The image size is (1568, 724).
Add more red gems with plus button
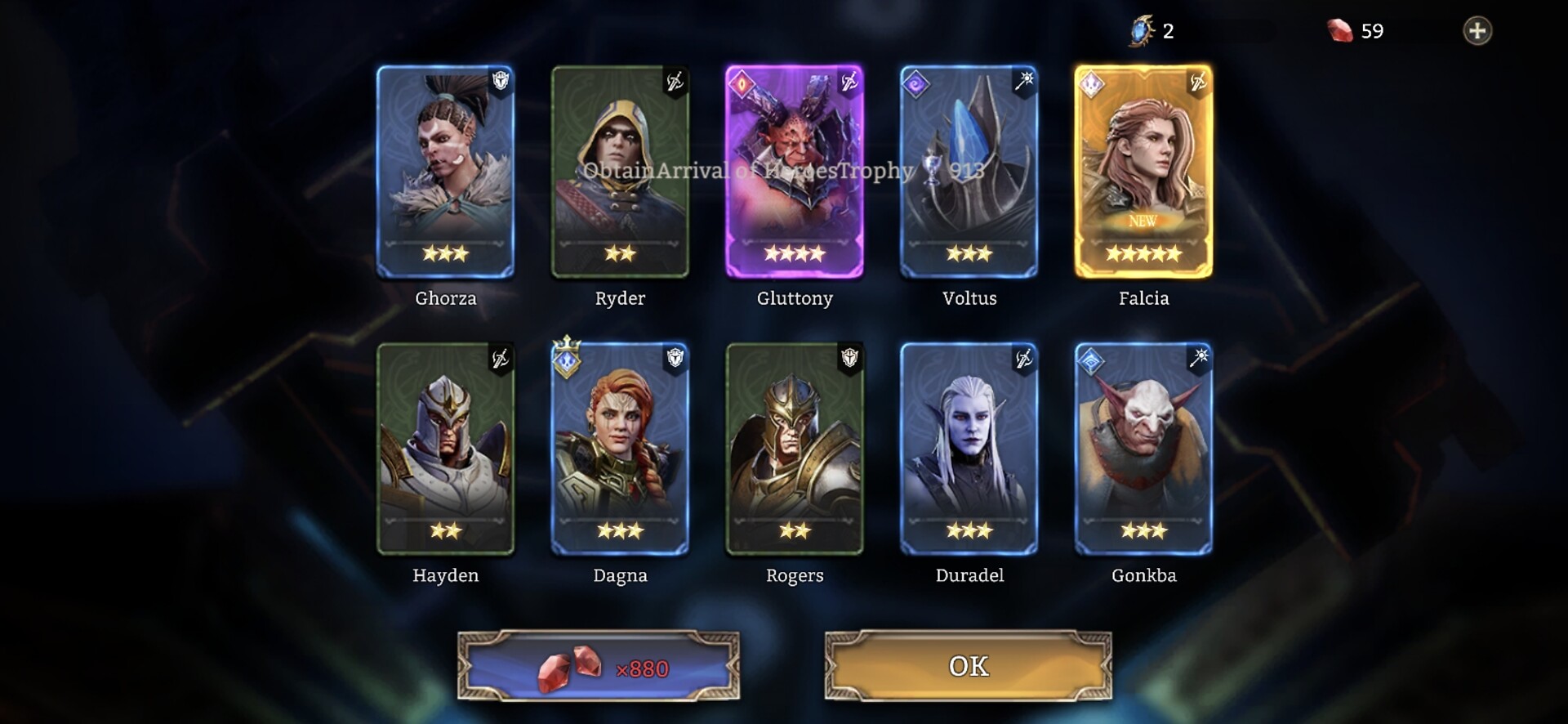[1477, 31]
